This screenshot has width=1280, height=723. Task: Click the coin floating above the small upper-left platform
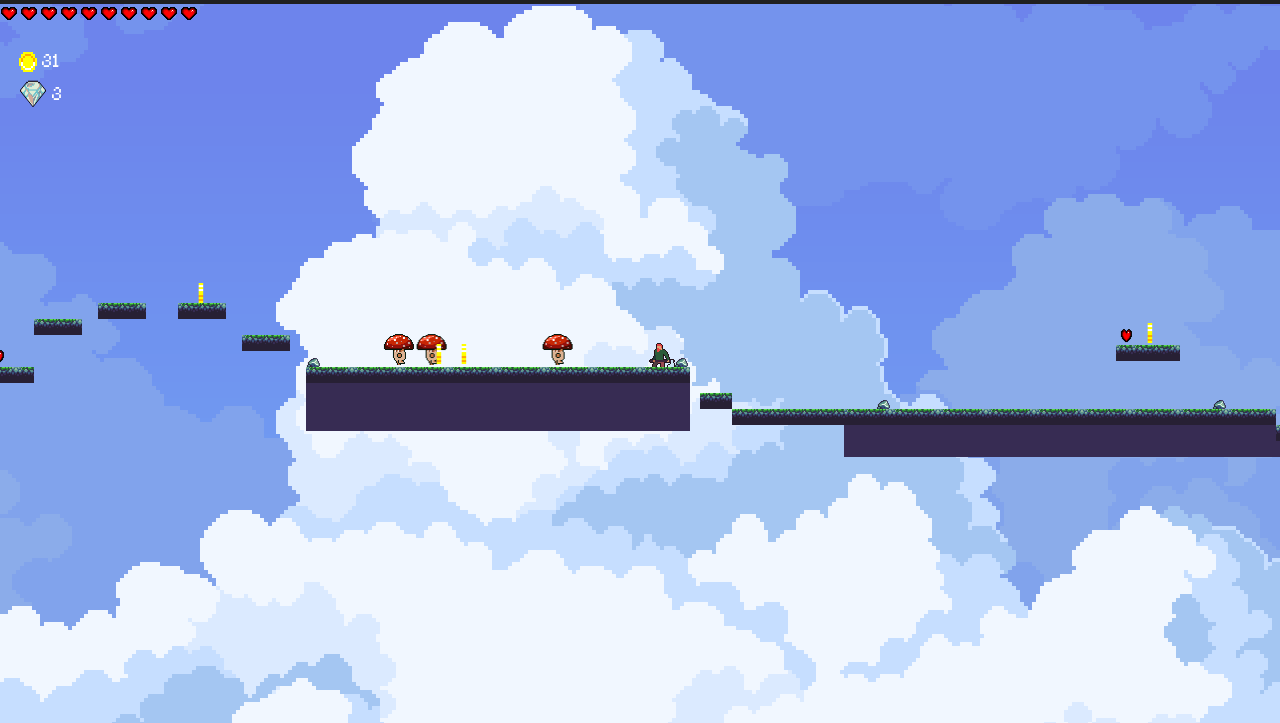click(x=199, y=290)
